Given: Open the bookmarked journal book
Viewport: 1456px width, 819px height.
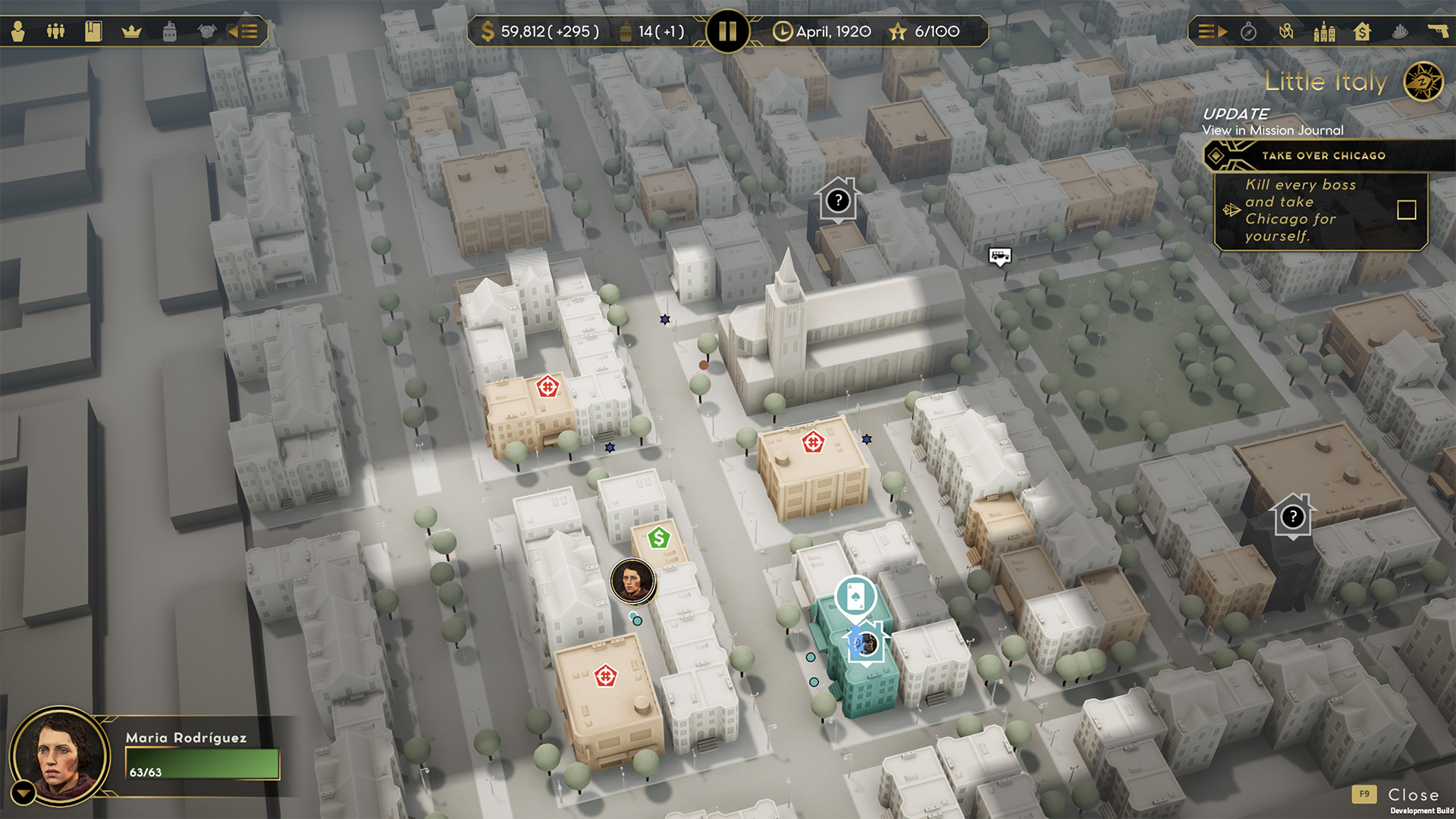Looking at the screenshot, I should (x=93, y=31).
